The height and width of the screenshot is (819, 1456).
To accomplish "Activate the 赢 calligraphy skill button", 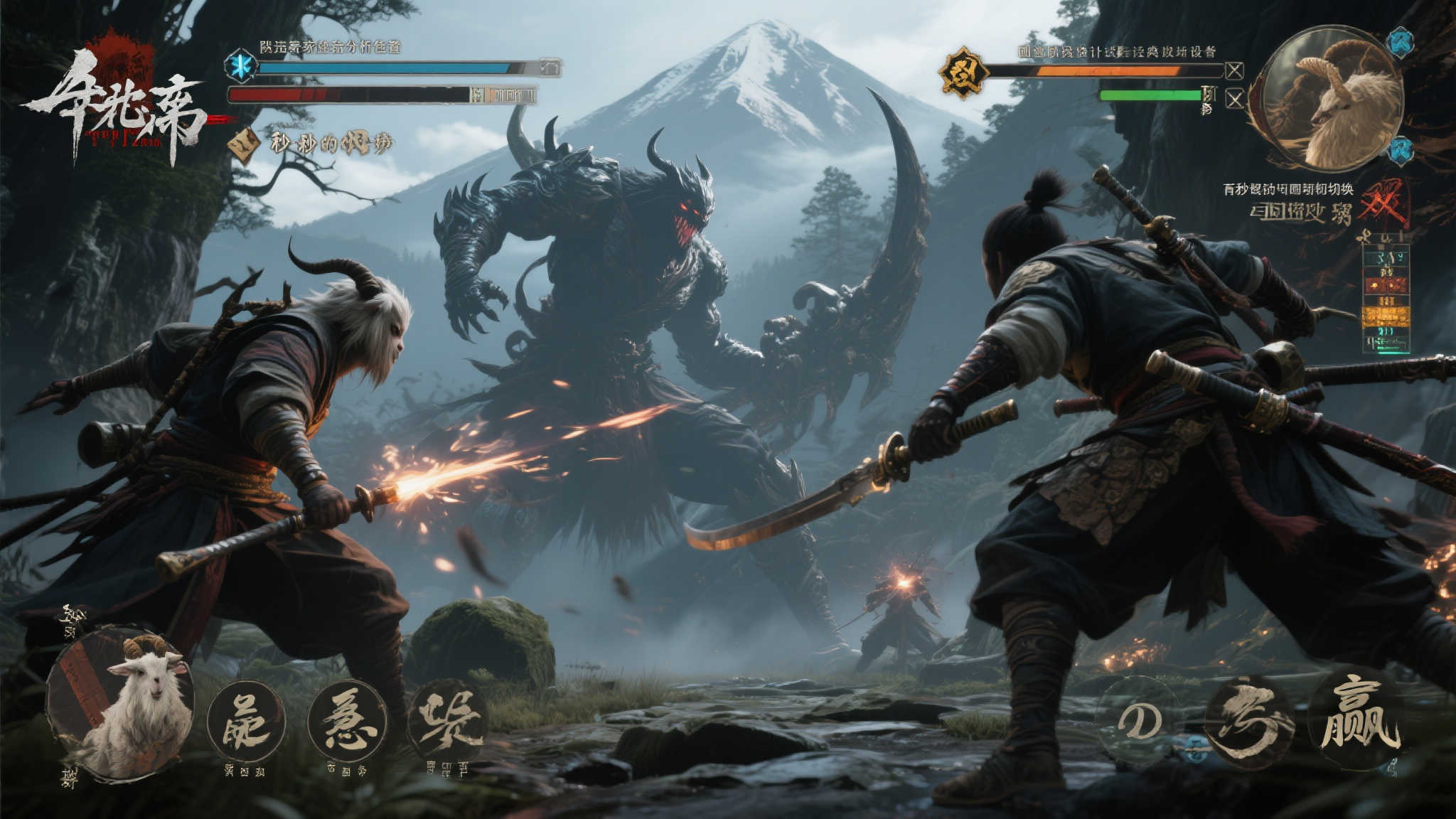I will coord(1359,718).
